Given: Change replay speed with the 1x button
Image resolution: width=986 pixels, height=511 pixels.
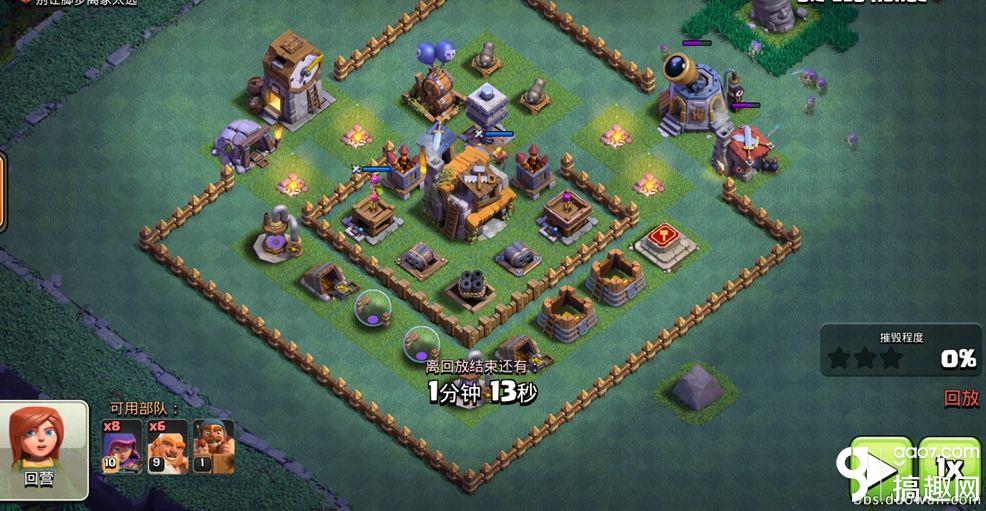Looking at the screenshot, I should pos(949,466).
